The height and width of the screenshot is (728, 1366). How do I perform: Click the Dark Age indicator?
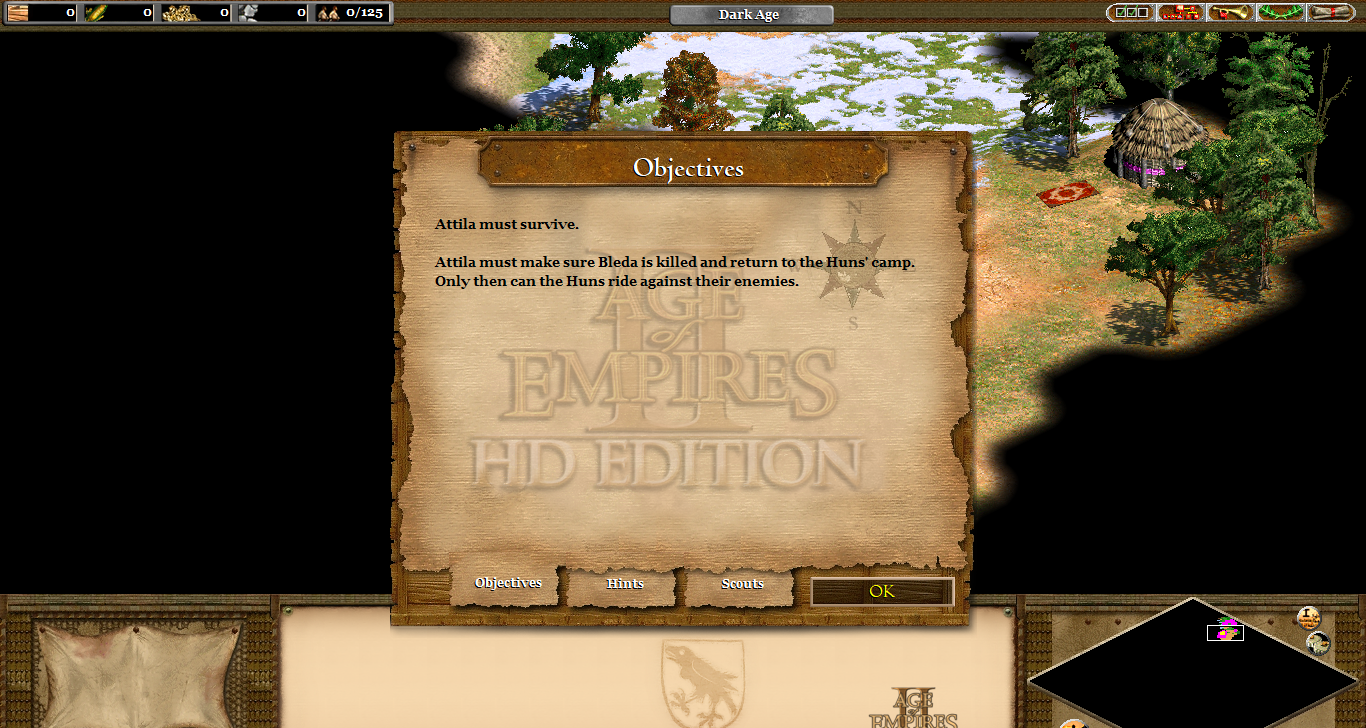coord(751,15)
